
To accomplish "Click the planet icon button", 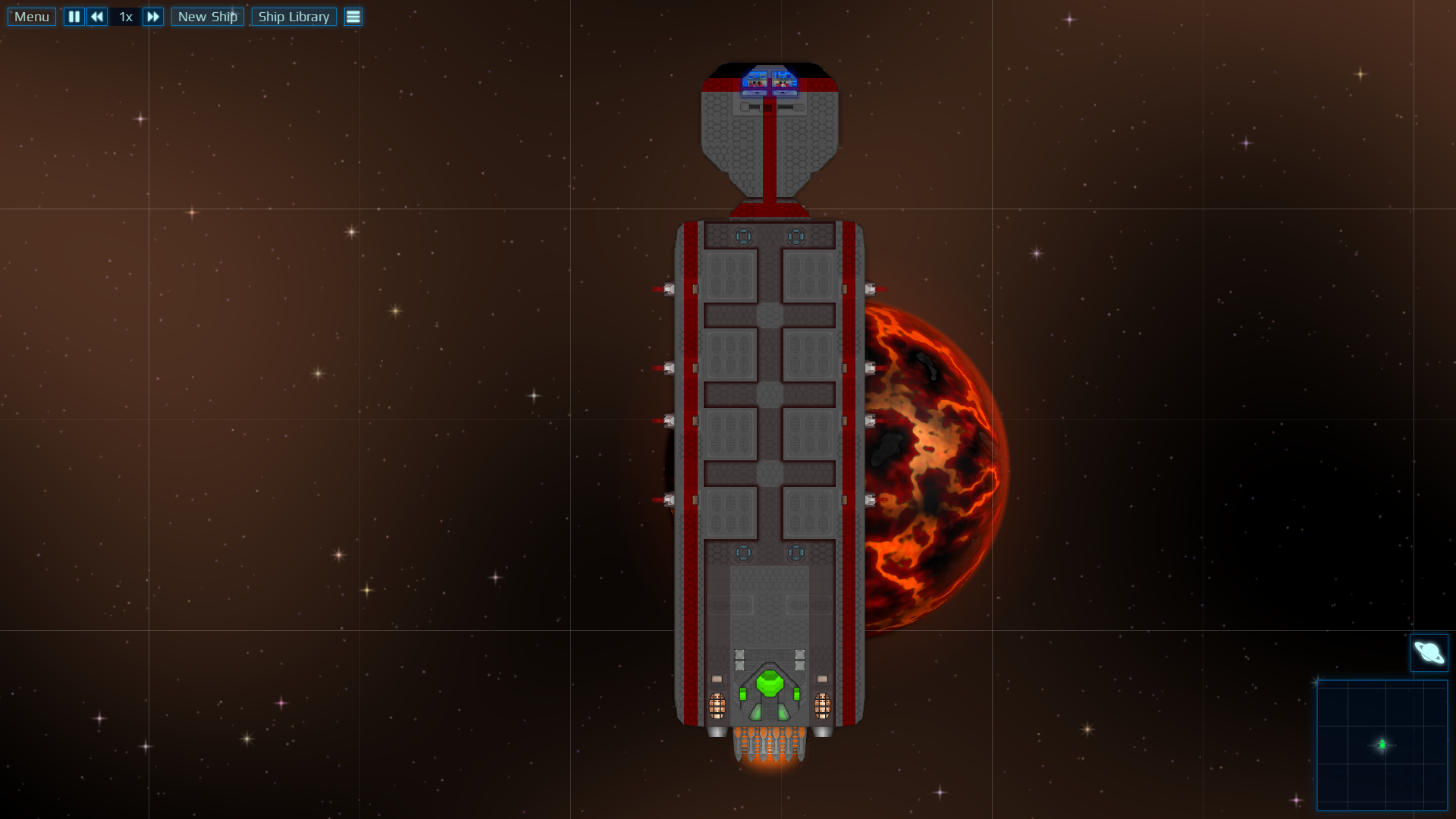I will [x=1429, y=652].
